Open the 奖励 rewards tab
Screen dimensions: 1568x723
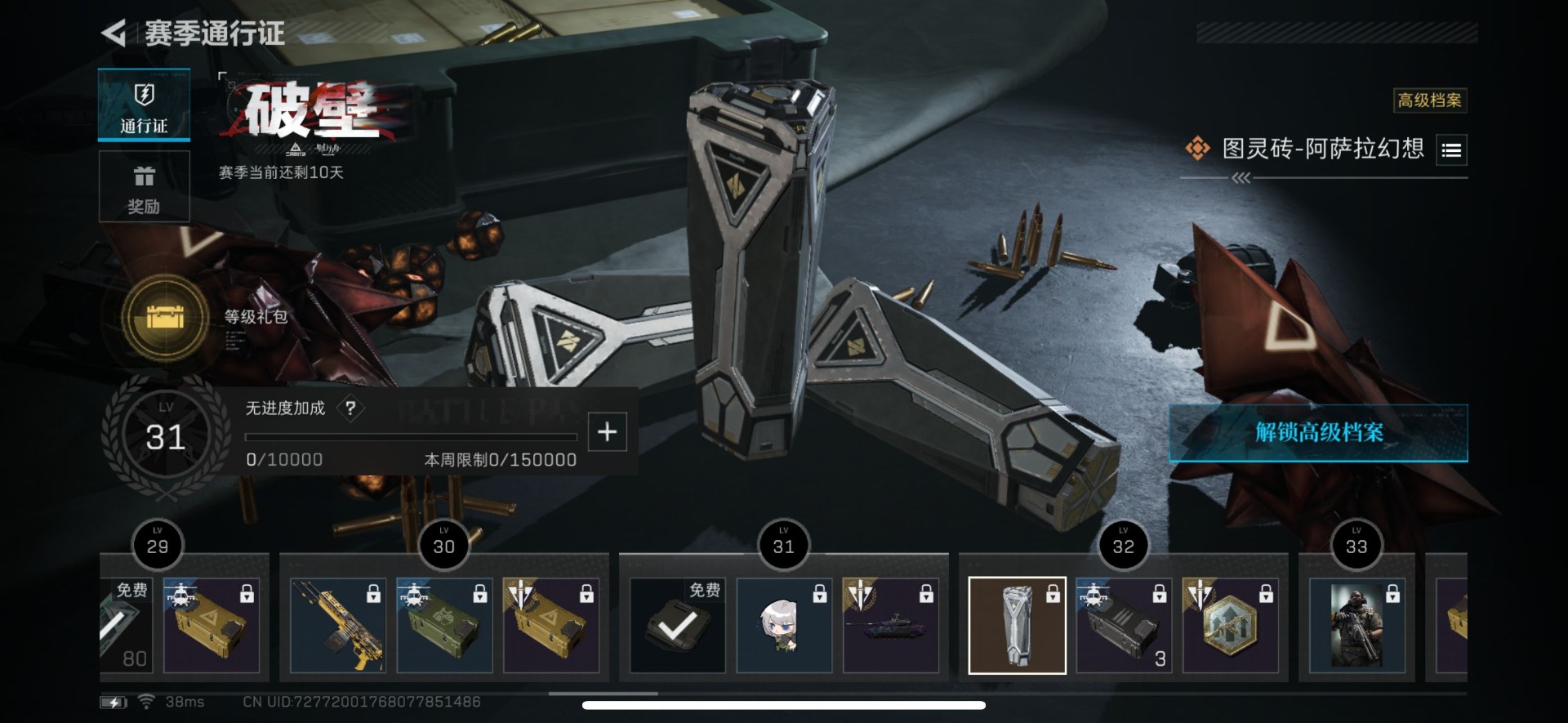144,187
